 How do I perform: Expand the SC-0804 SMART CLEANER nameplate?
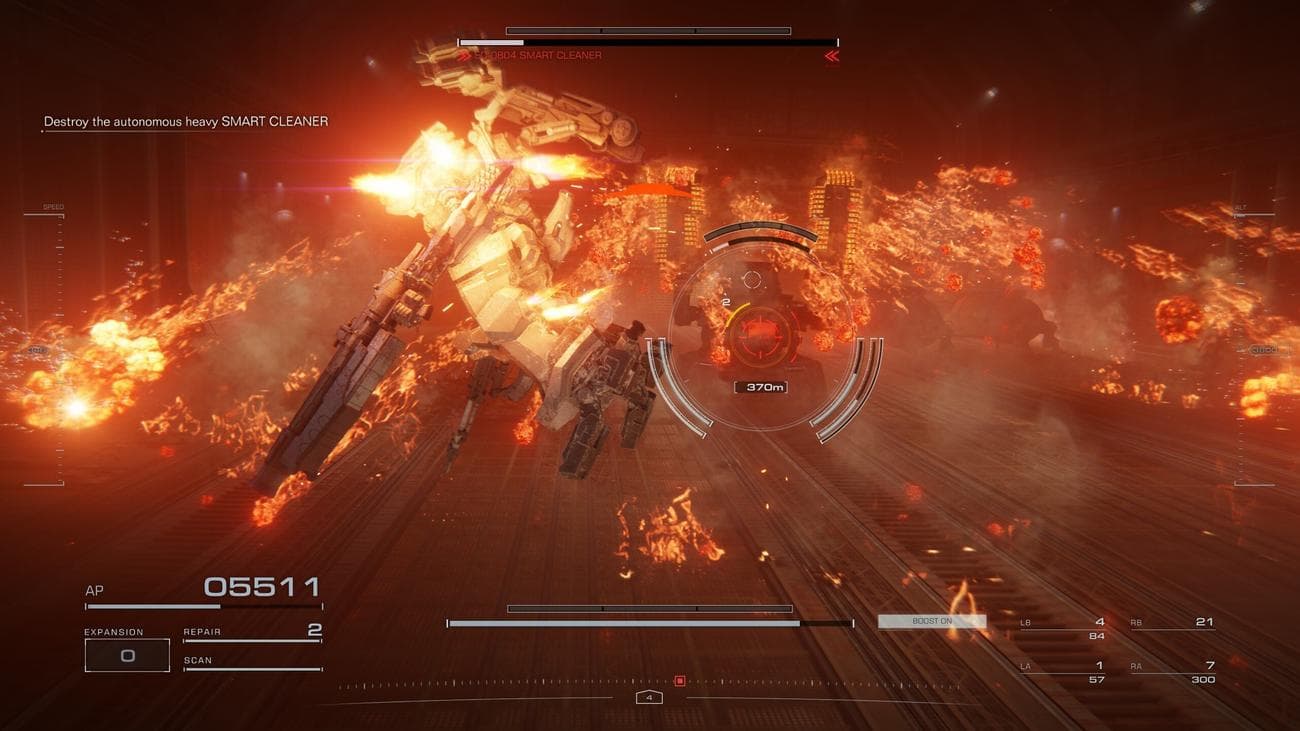click(x=540, y=56)
